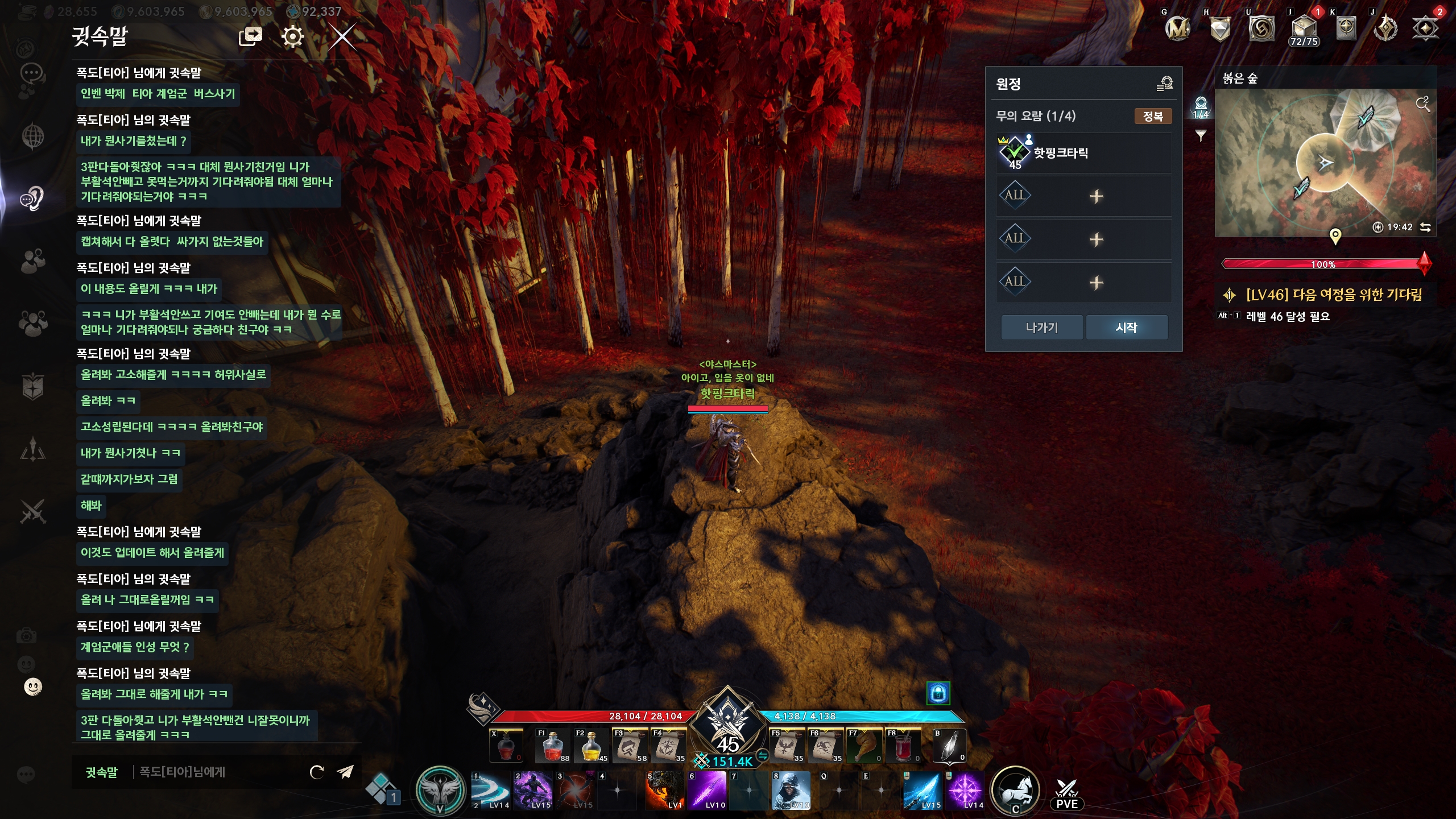
Task: Switch to the globe world chat tab
Action: tap(32, 136)
